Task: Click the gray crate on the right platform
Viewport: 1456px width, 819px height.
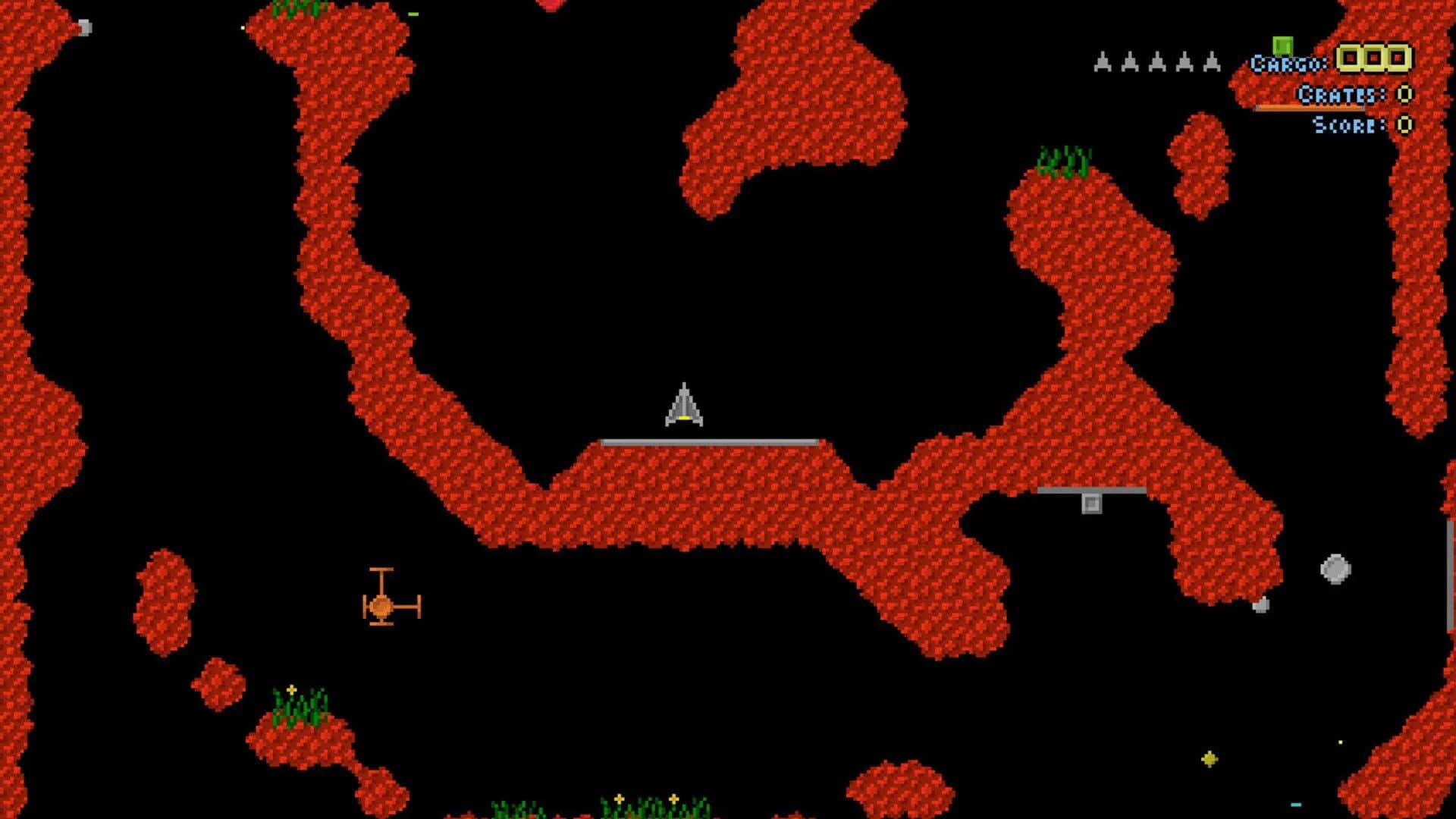Action: [1092, 503]
